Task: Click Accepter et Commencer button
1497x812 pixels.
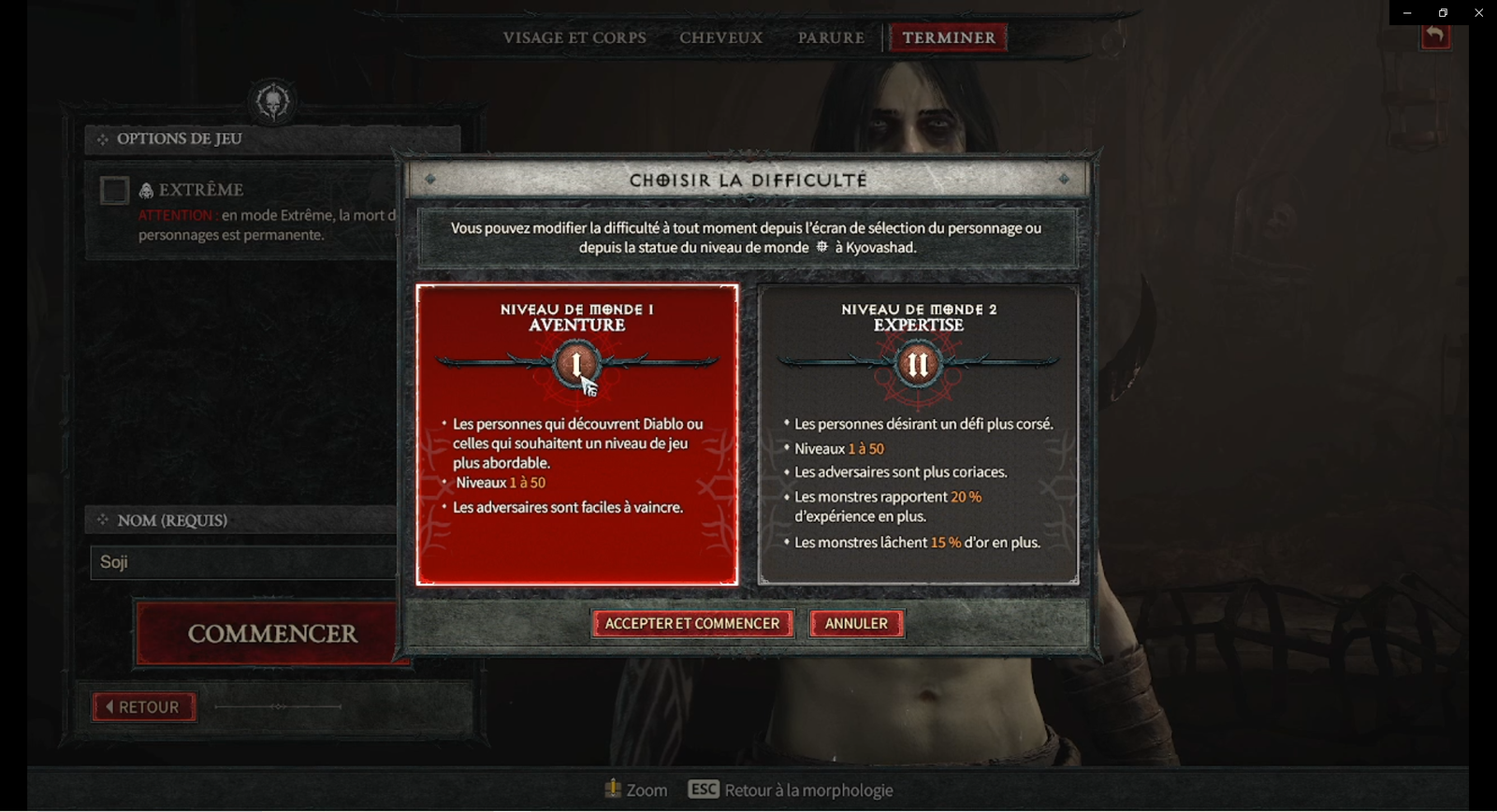Action: (x=692, y=624)
